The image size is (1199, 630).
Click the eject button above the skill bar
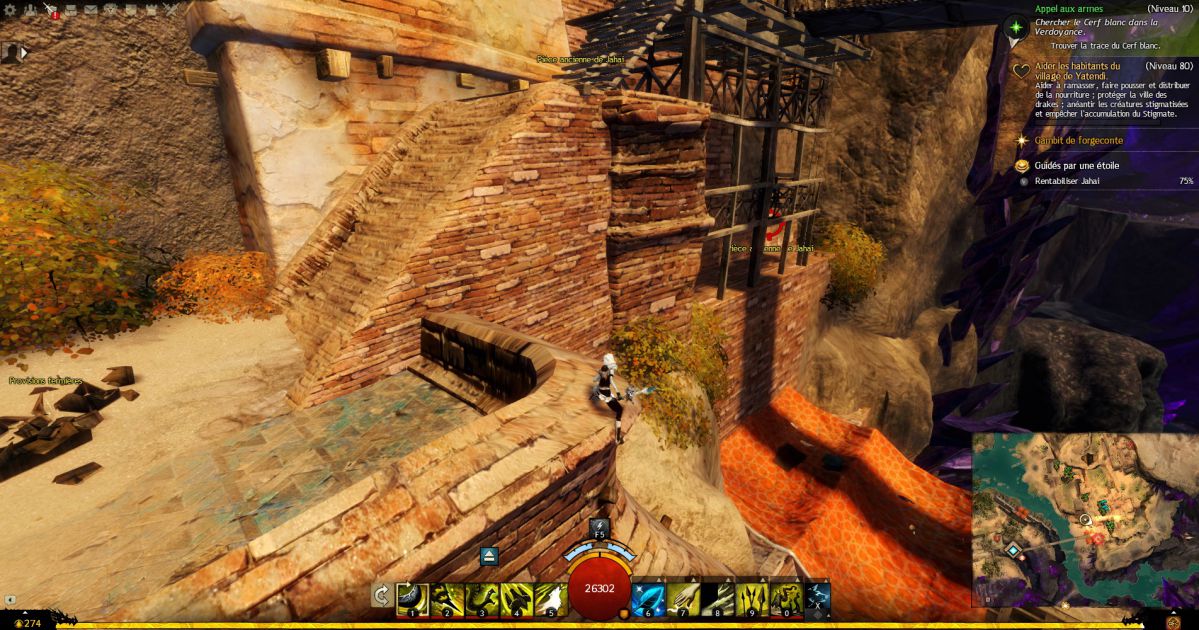(x=489, y=557)
